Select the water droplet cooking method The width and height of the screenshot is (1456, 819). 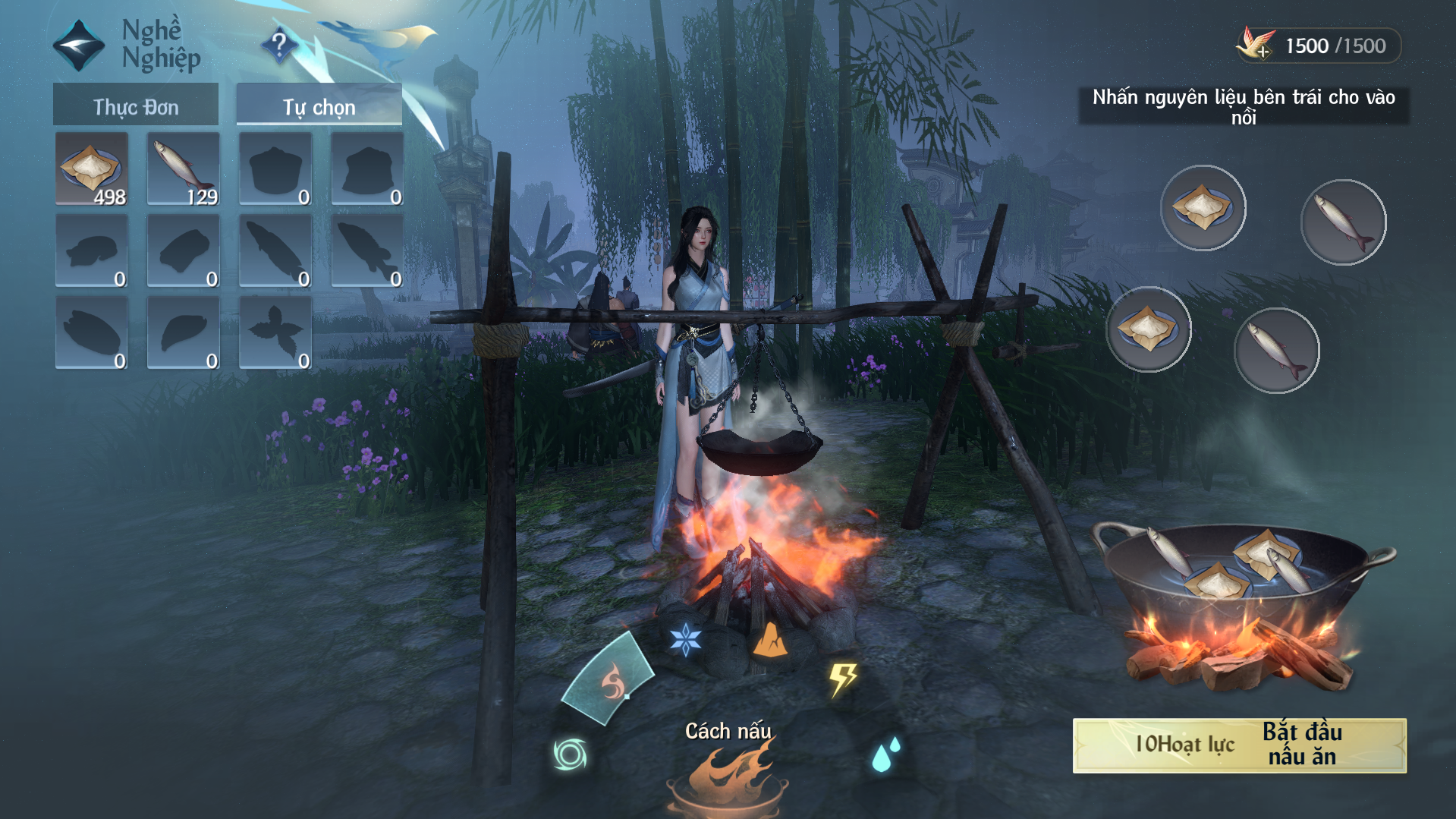click(885, 754)
